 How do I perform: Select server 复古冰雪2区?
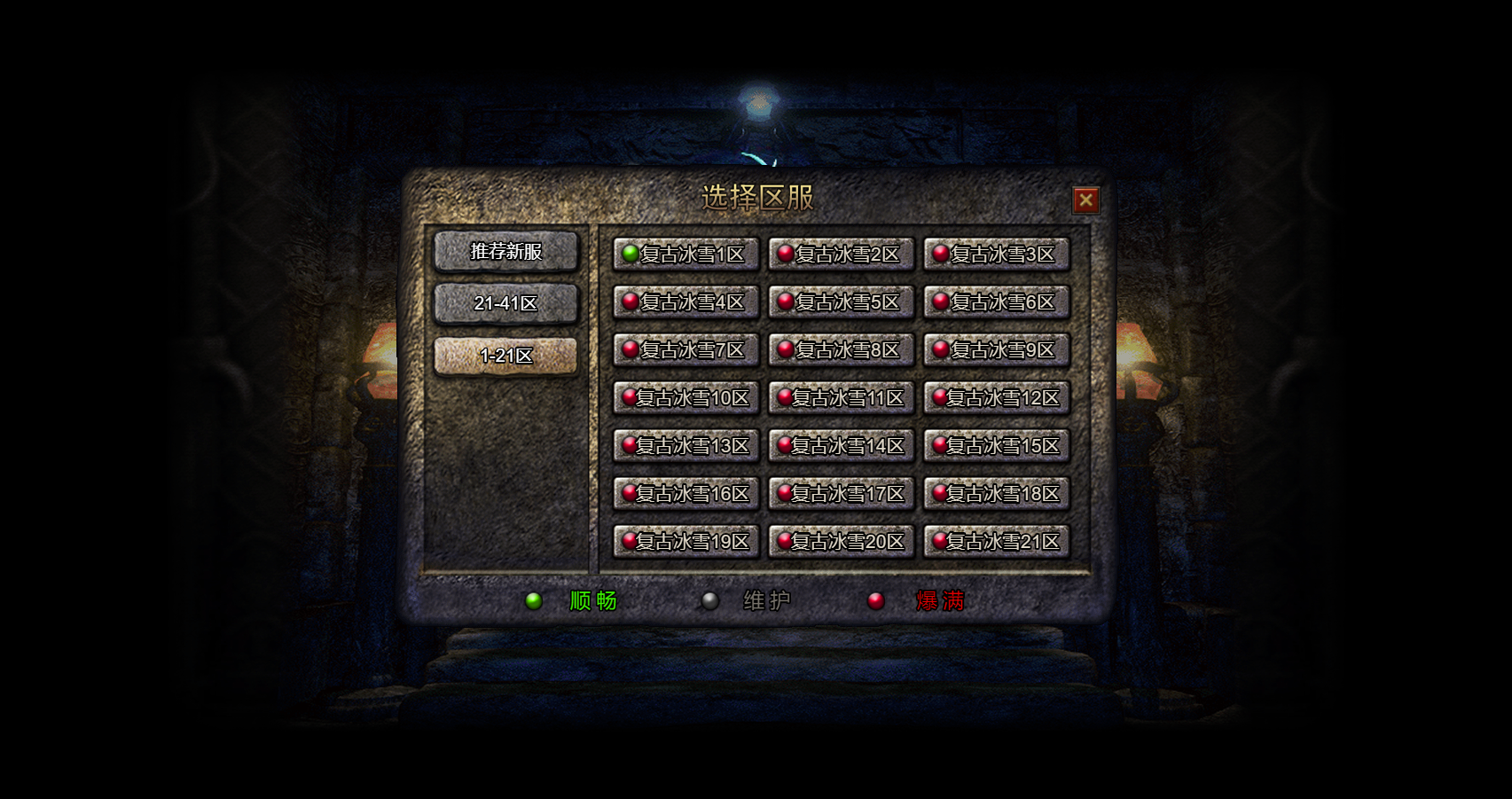point(841,255)
